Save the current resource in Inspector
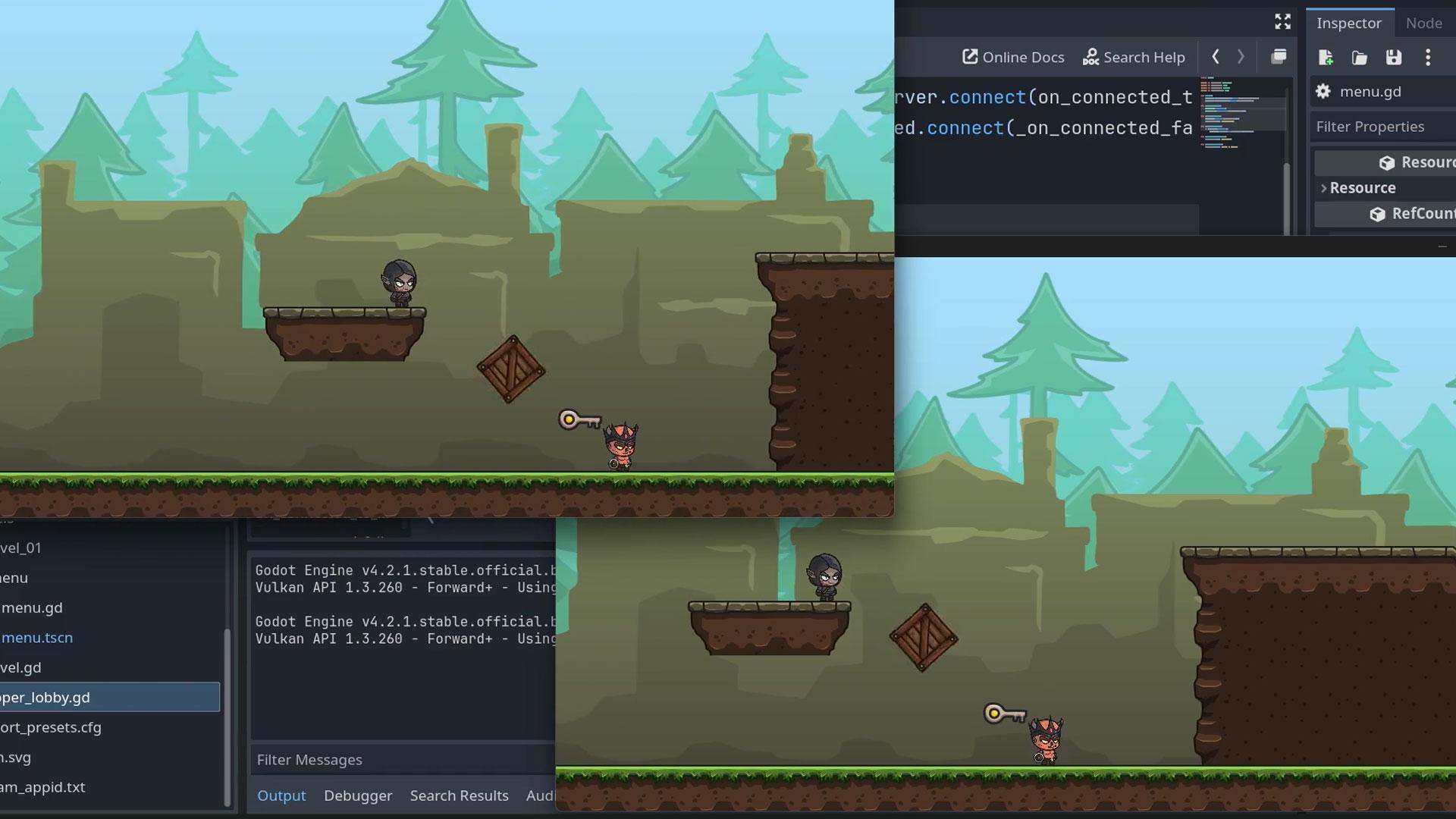Viewport: 1456px width, 819px height. coord(1394,58)
